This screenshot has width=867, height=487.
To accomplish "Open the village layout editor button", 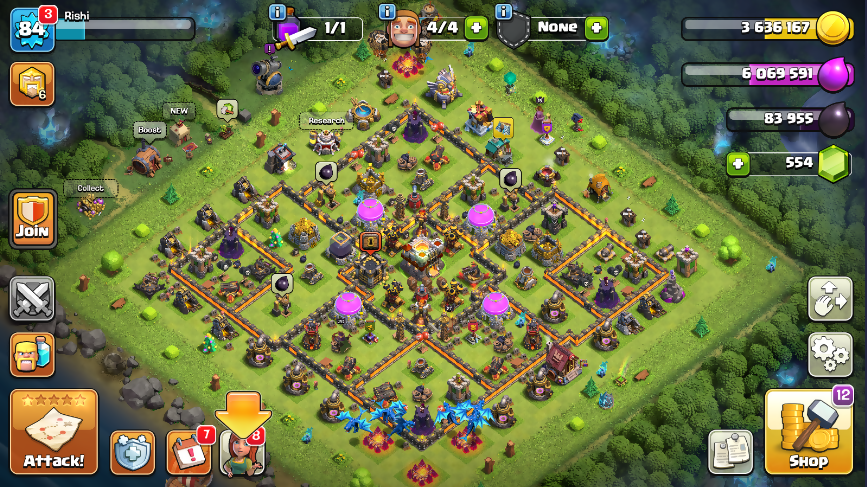I will click(830, 299).
